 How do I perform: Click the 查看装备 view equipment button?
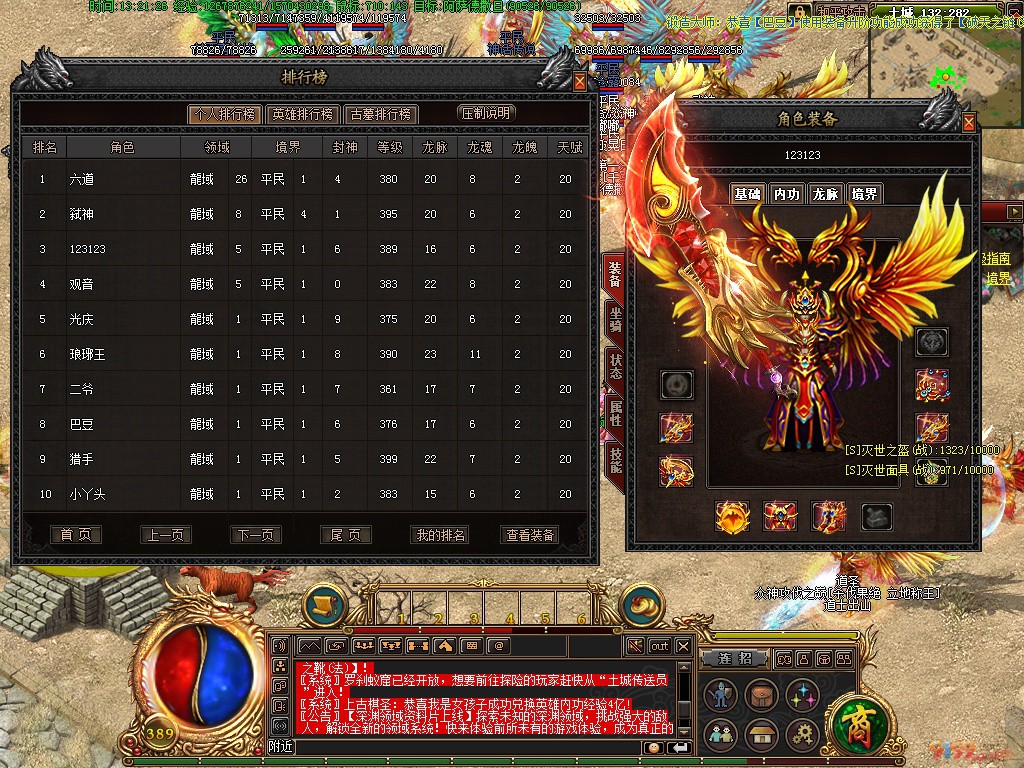tap(530, 535)
